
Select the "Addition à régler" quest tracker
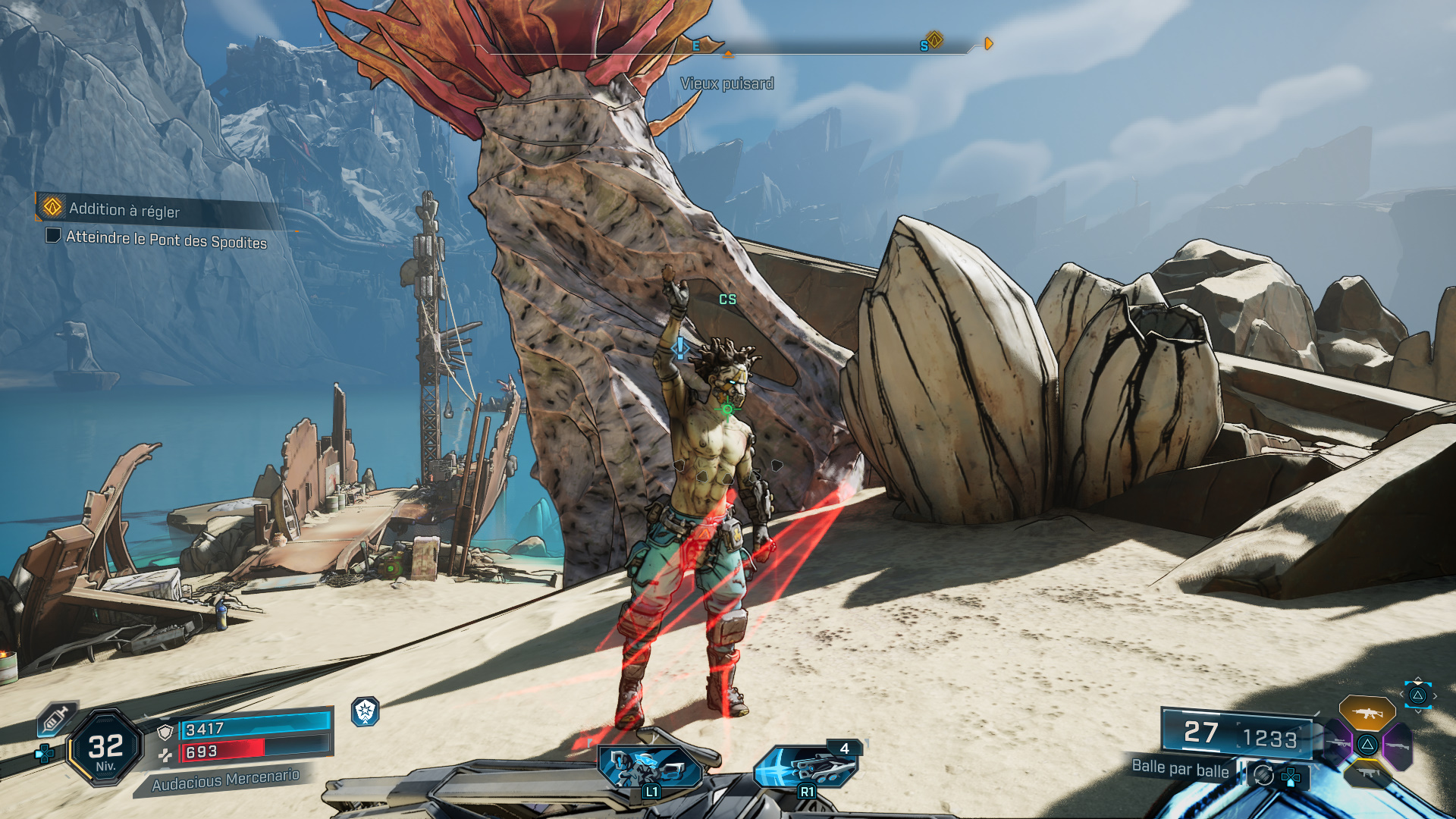125,209
